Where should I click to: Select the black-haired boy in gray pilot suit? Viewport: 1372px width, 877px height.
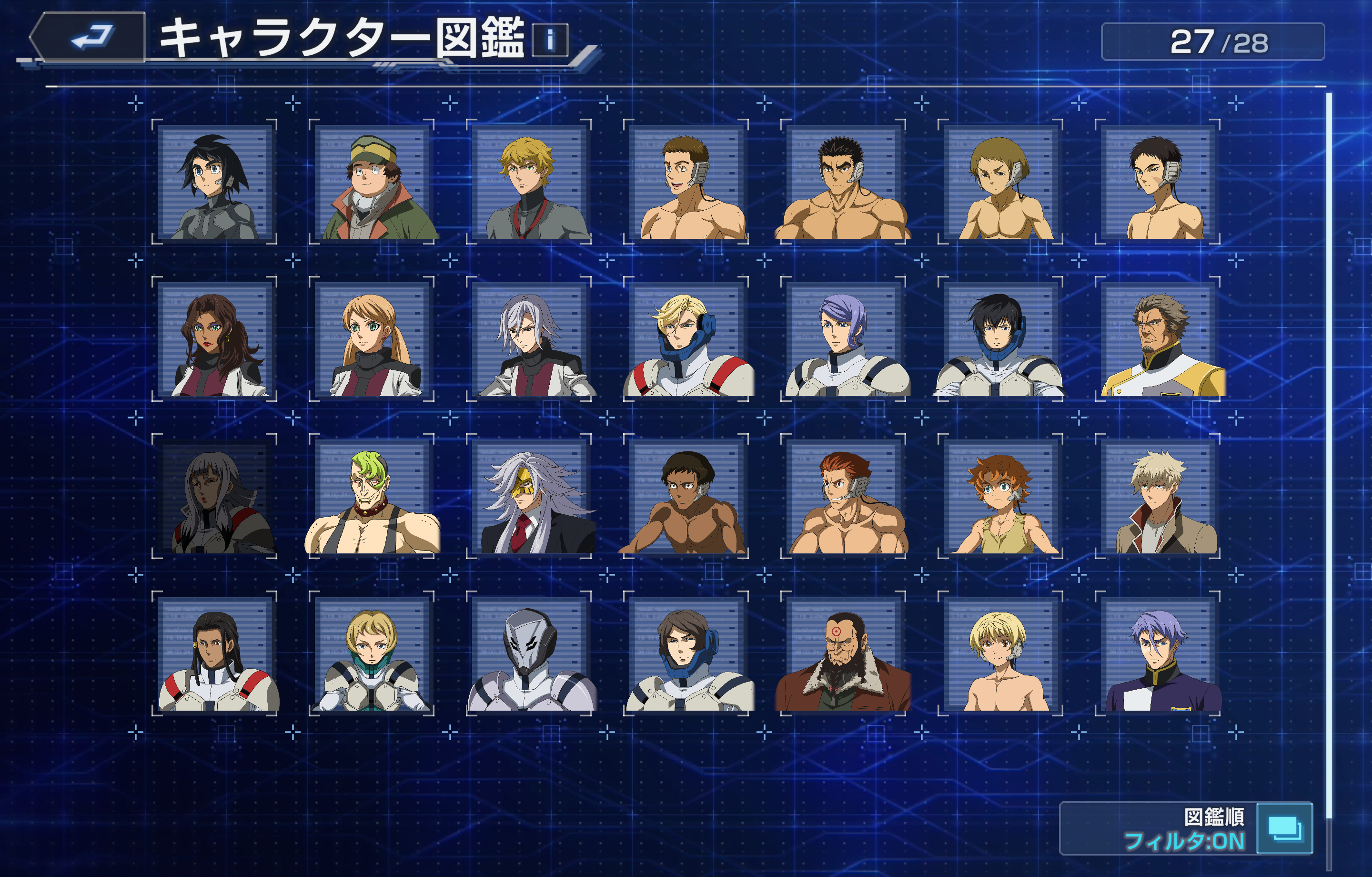click(215, 183)
